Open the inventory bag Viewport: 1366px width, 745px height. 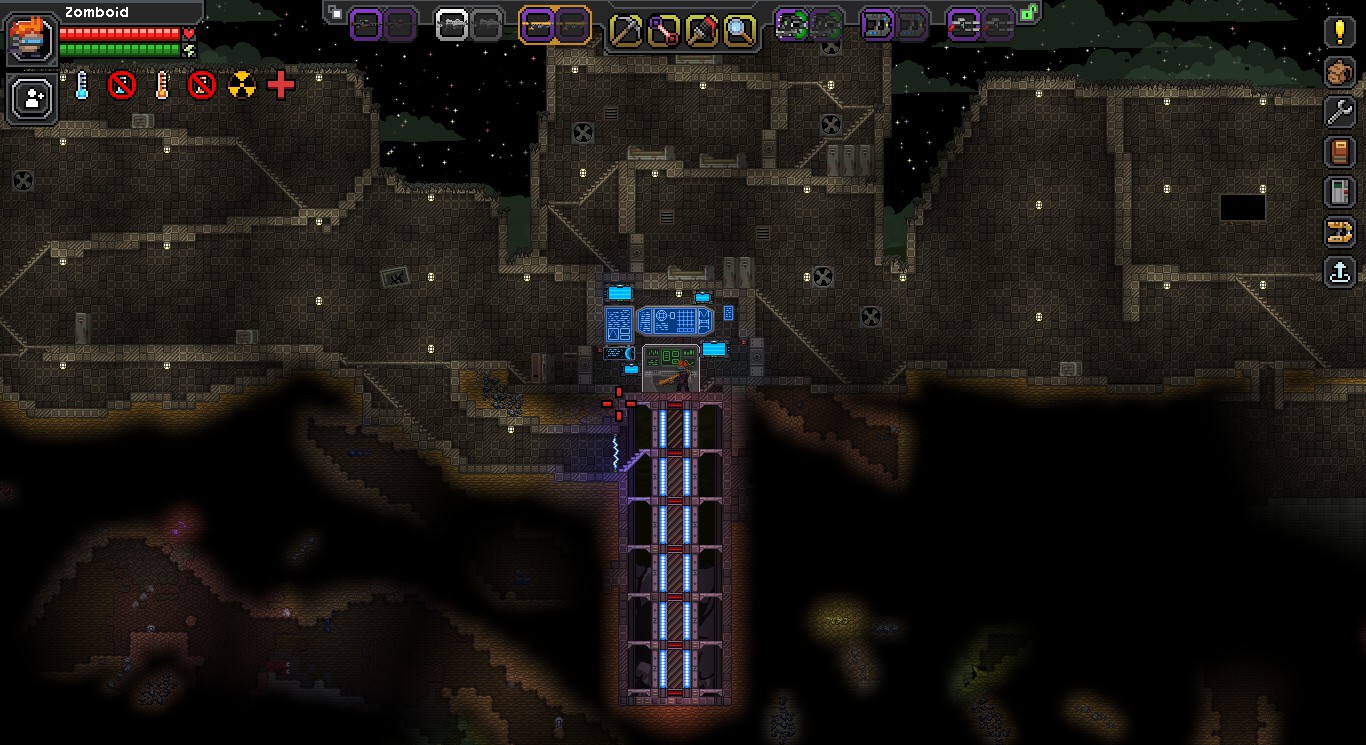click(1339, 72)
